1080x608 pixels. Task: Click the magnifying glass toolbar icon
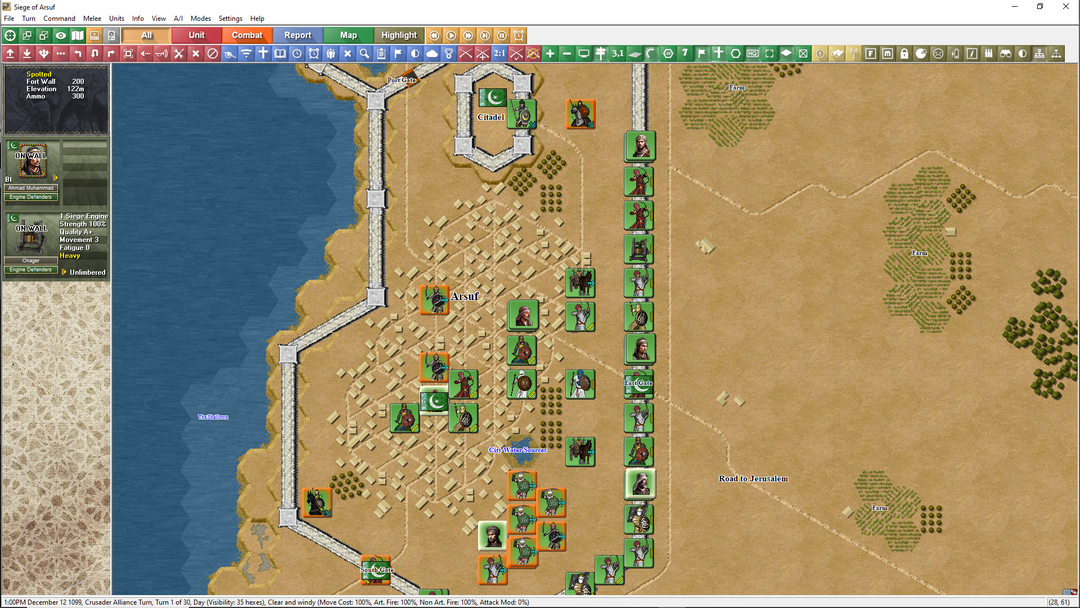point(364,53)
